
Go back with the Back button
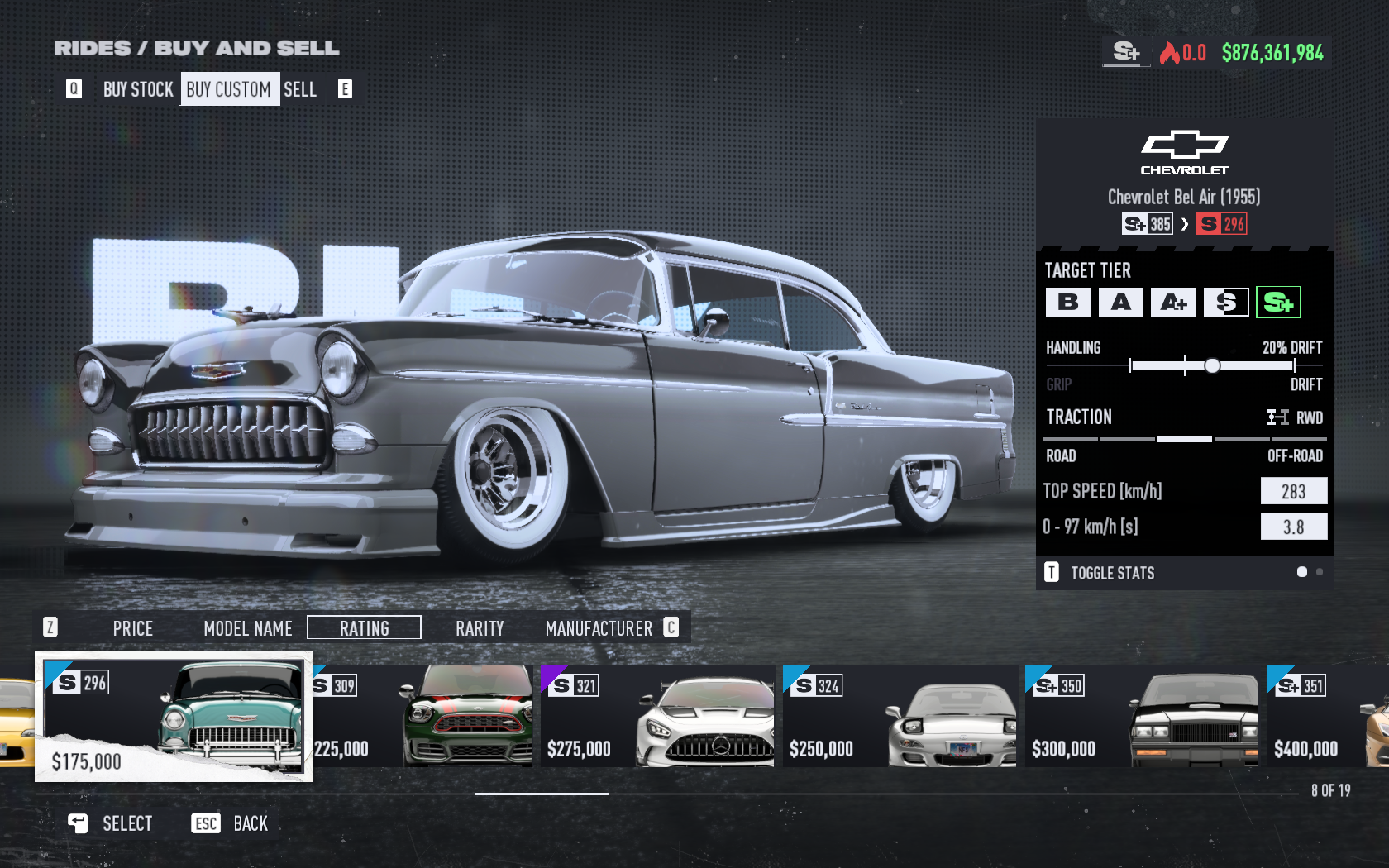click(x=235, y=823)
